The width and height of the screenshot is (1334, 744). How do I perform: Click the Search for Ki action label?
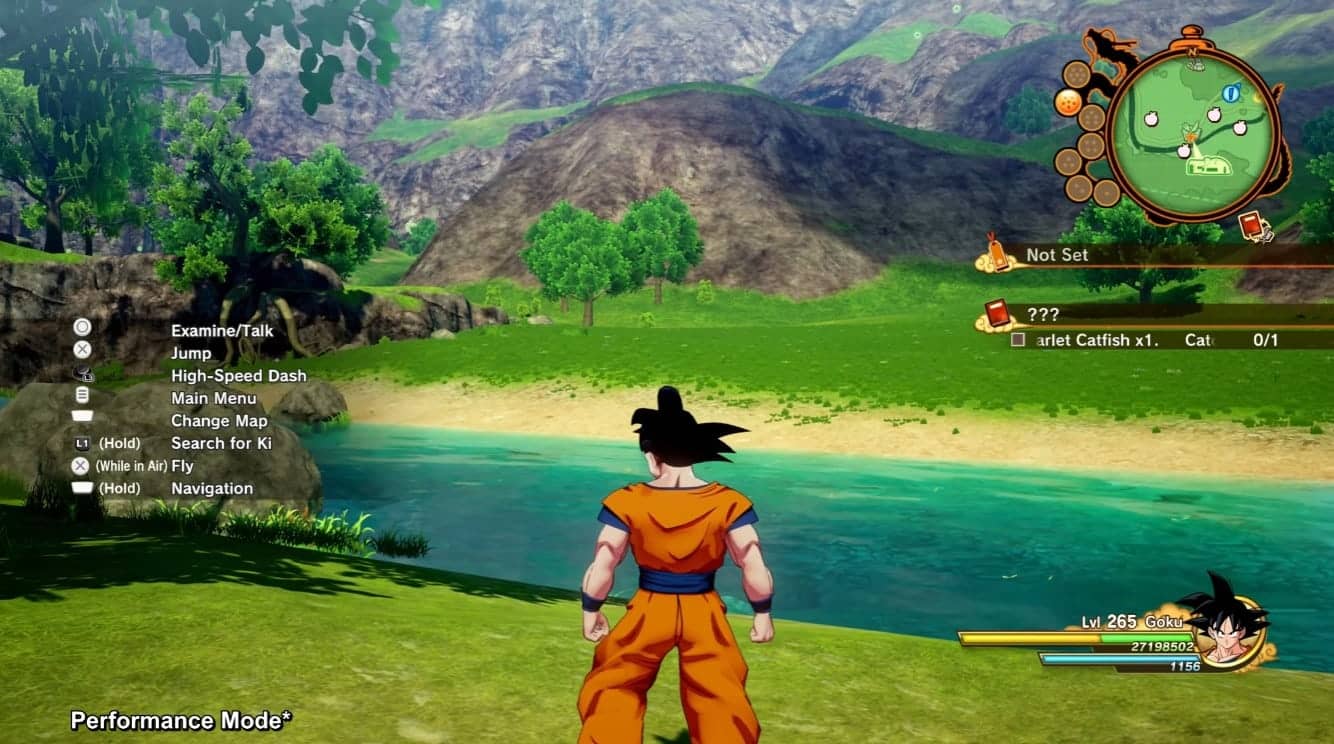click(220, 443)
